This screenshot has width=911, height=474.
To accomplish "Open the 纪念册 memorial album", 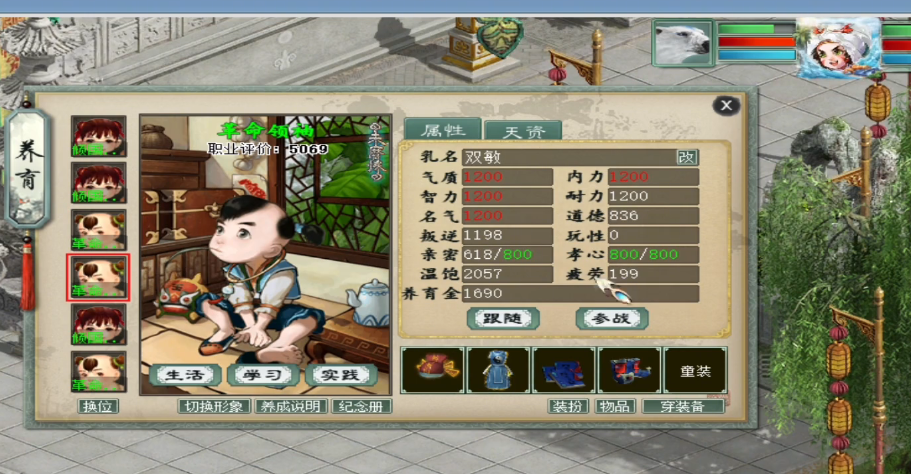I will pyautogui.click(x=361, y=406).
